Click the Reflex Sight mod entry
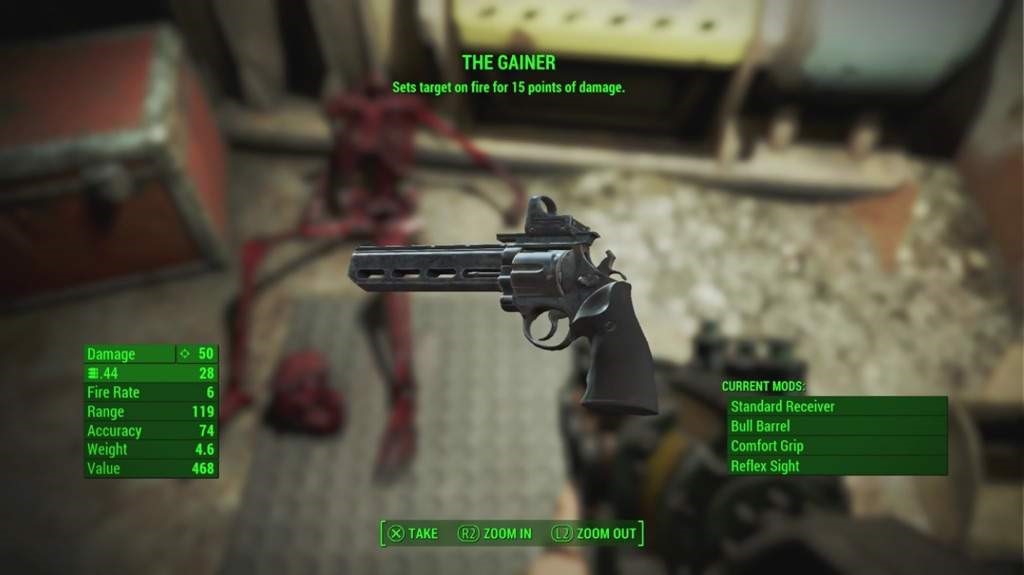Screen dimensions: 1024x575 [836, 466]
